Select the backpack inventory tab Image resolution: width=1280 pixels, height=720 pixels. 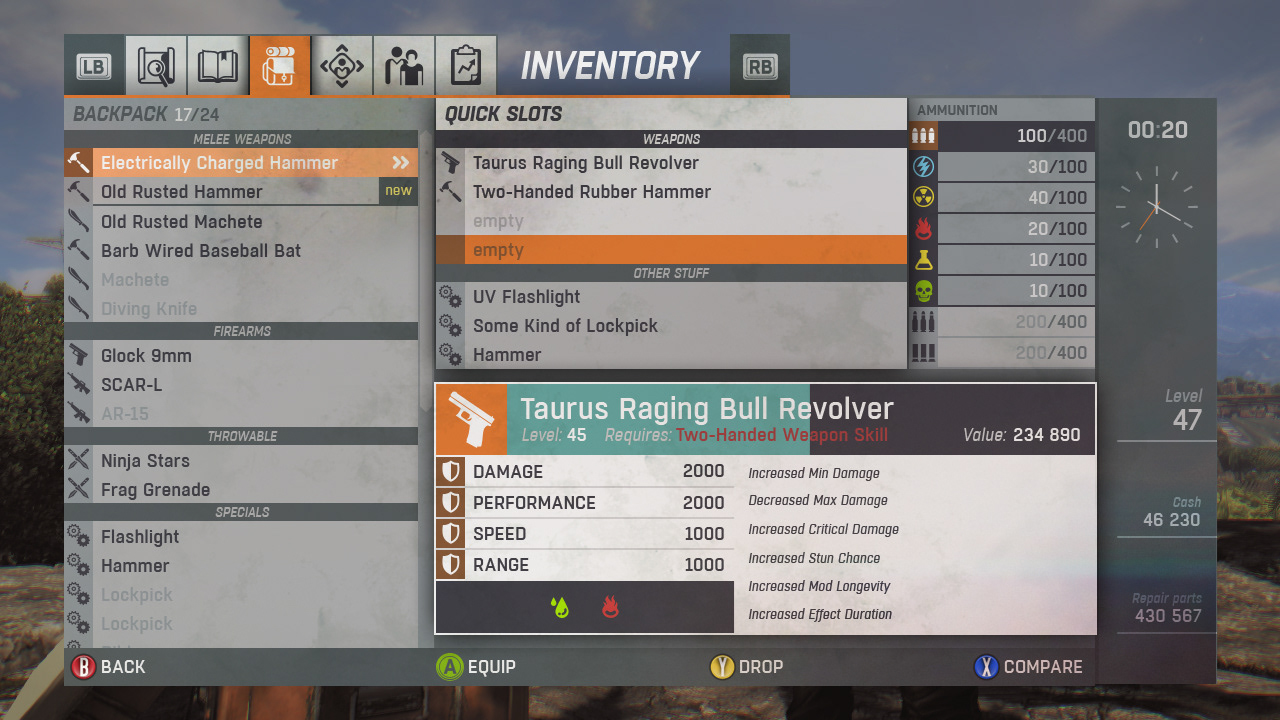[x=280, y=66]
